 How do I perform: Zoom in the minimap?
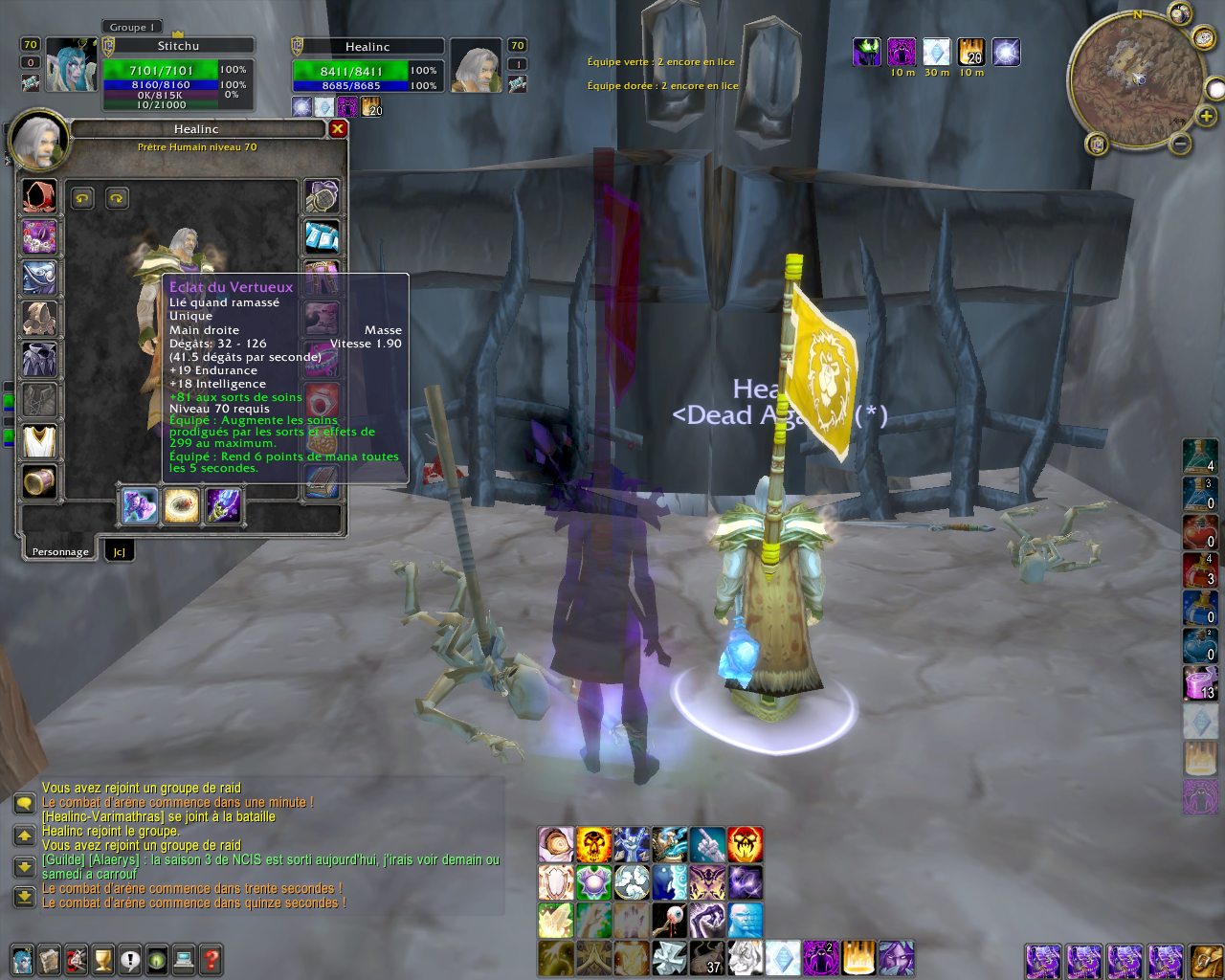1206,117
